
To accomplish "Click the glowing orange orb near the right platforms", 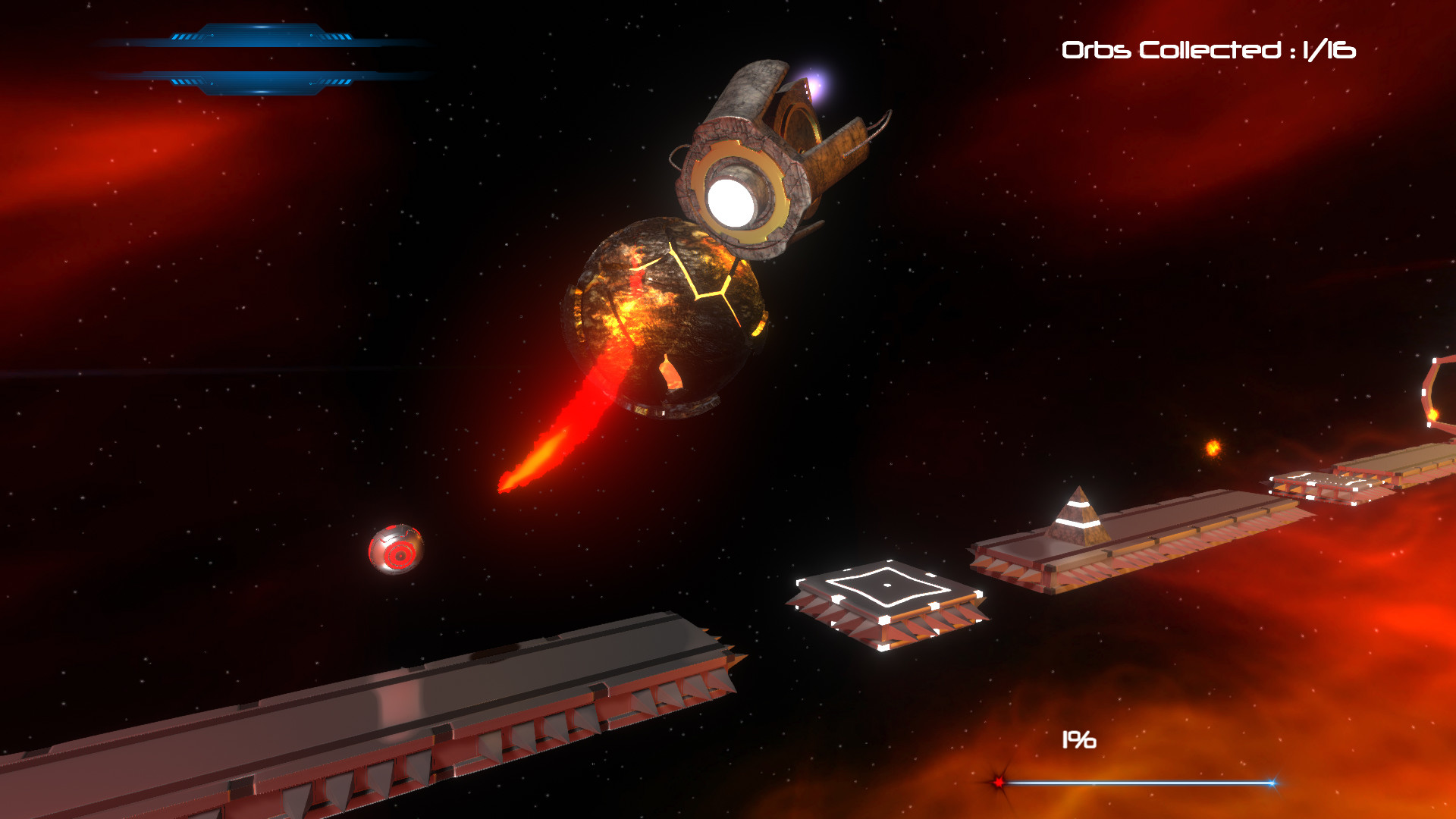I will tap(1213, 447).
